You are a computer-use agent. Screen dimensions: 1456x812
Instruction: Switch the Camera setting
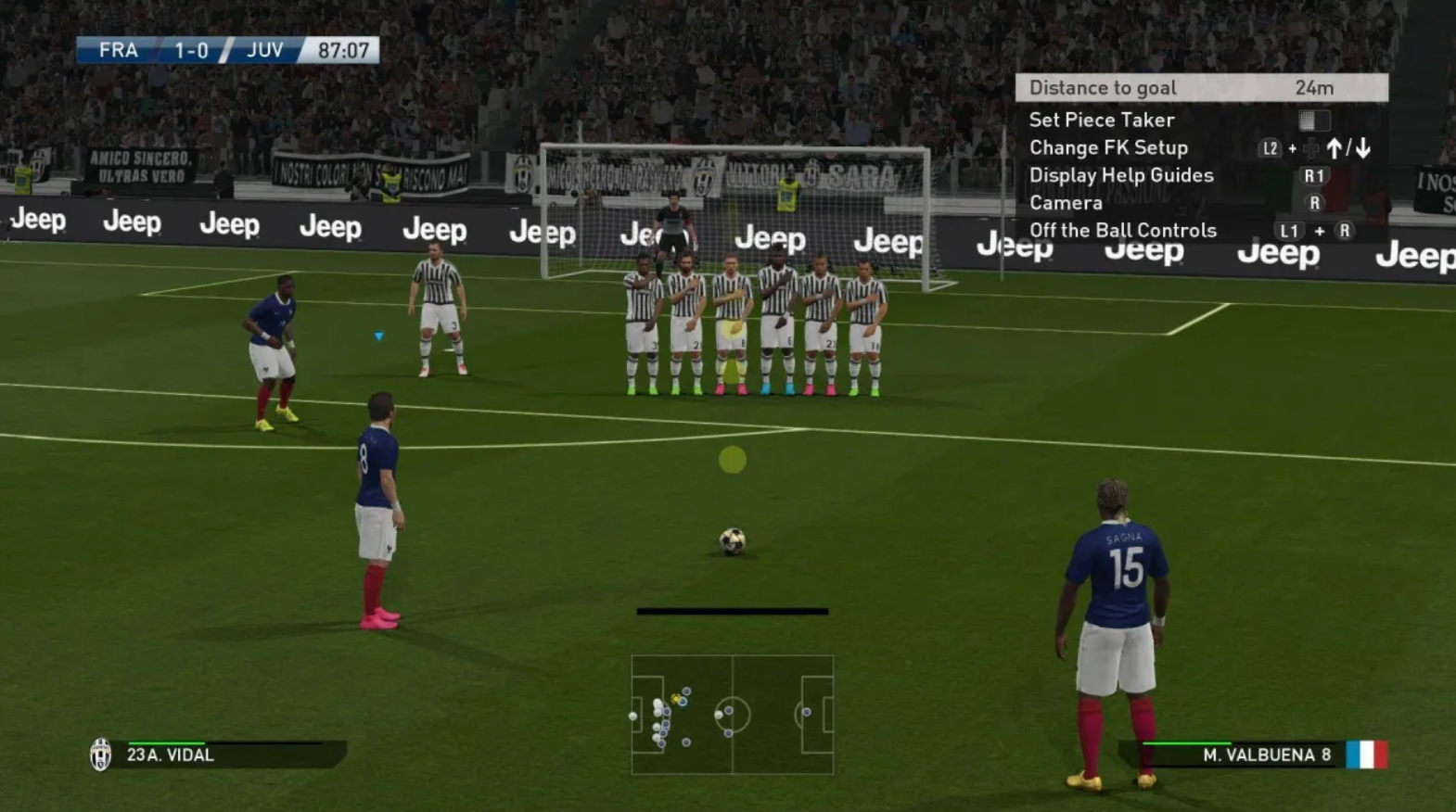[x=1065, y=202]
